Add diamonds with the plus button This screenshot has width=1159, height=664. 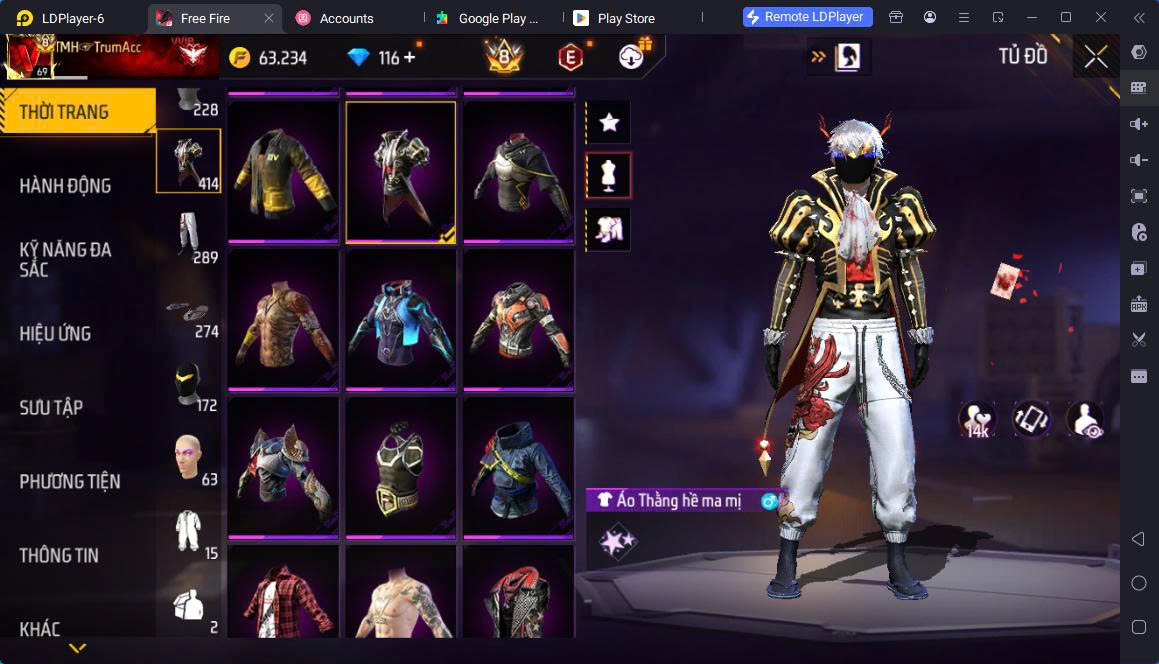coord(409,58)
